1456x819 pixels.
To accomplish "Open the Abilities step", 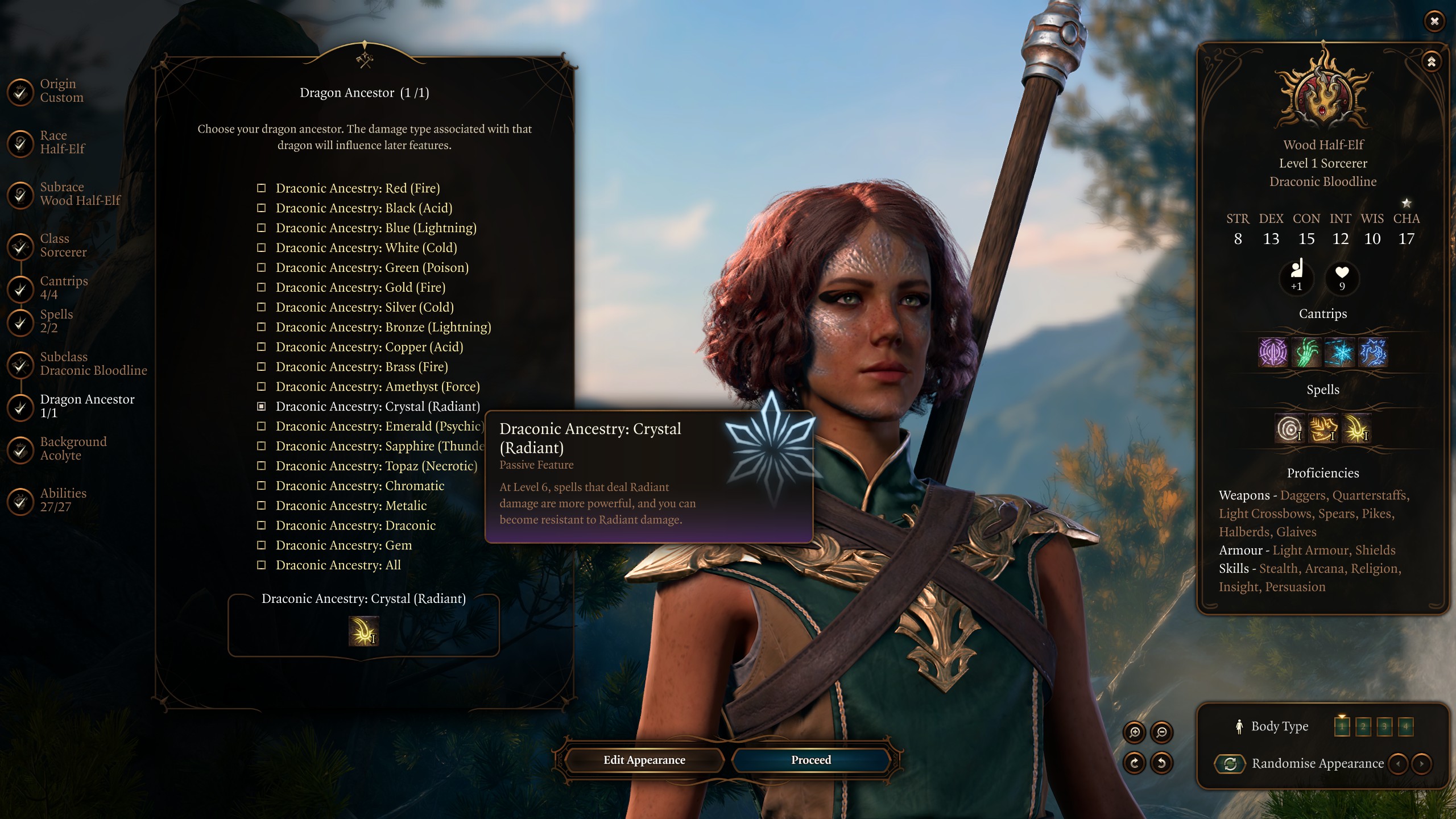I will [63, 500].
